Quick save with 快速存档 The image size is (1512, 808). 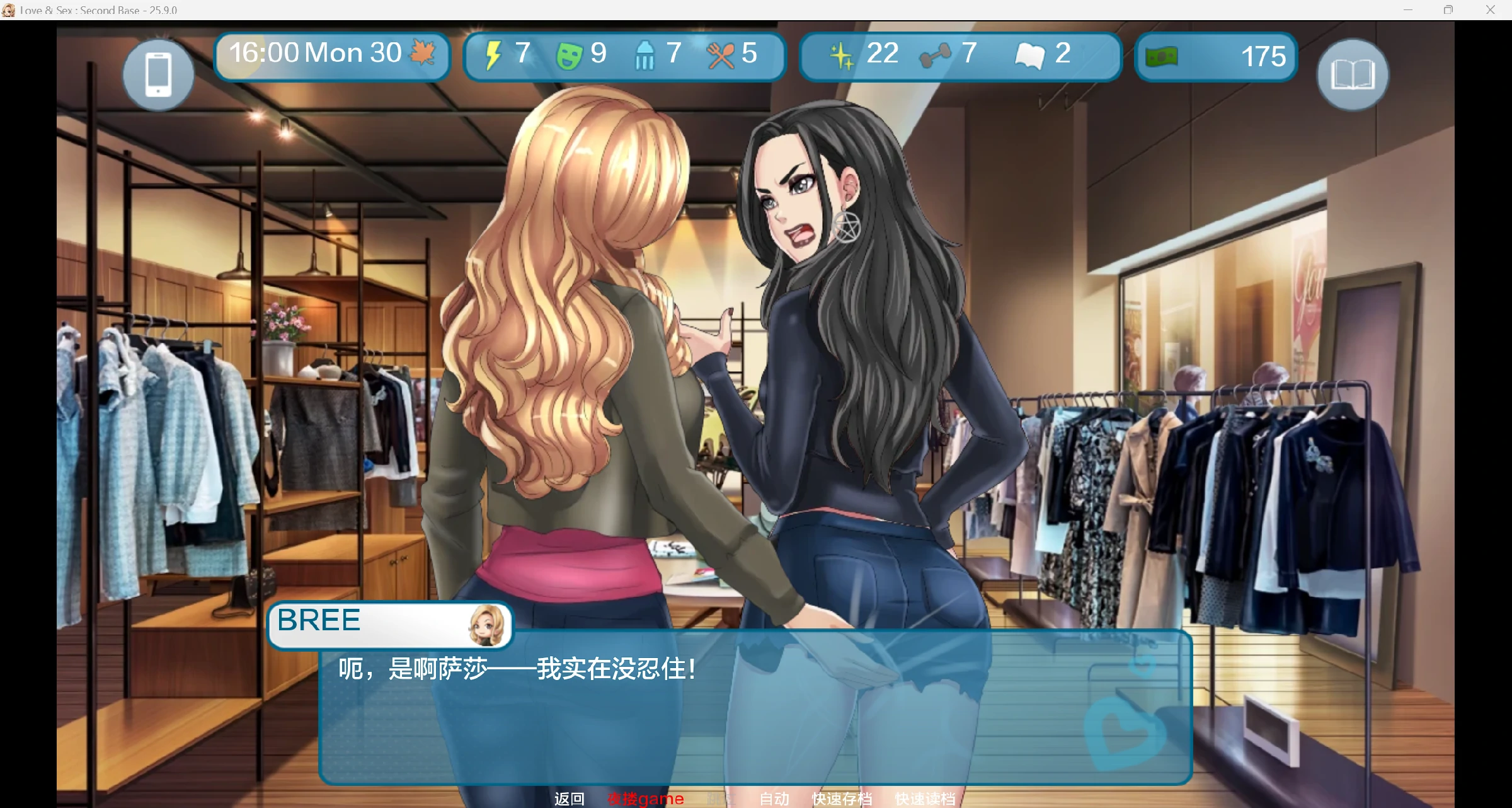(842, 799)
